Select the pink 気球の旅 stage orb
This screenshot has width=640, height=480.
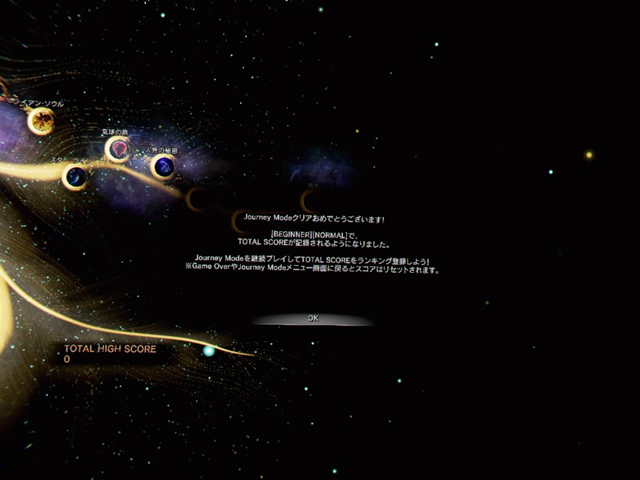118,149
